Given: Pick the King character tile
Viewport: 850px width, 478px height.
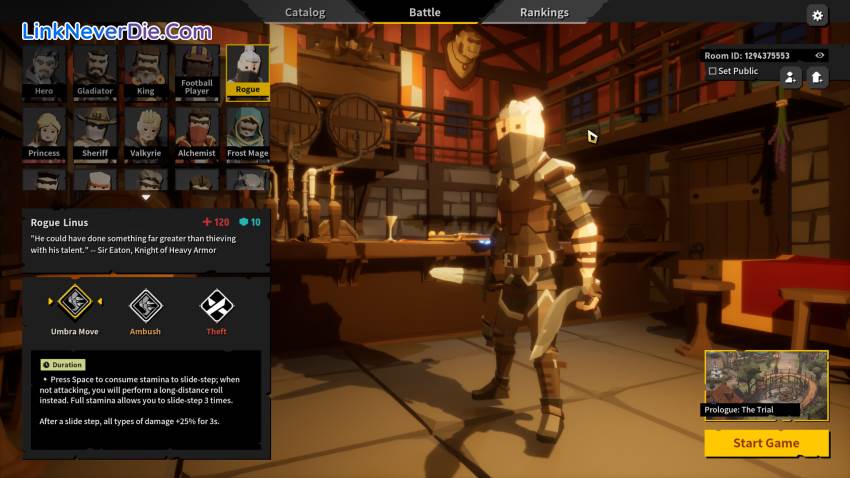Looking at the screenshot, I should [x=146, y=70].
